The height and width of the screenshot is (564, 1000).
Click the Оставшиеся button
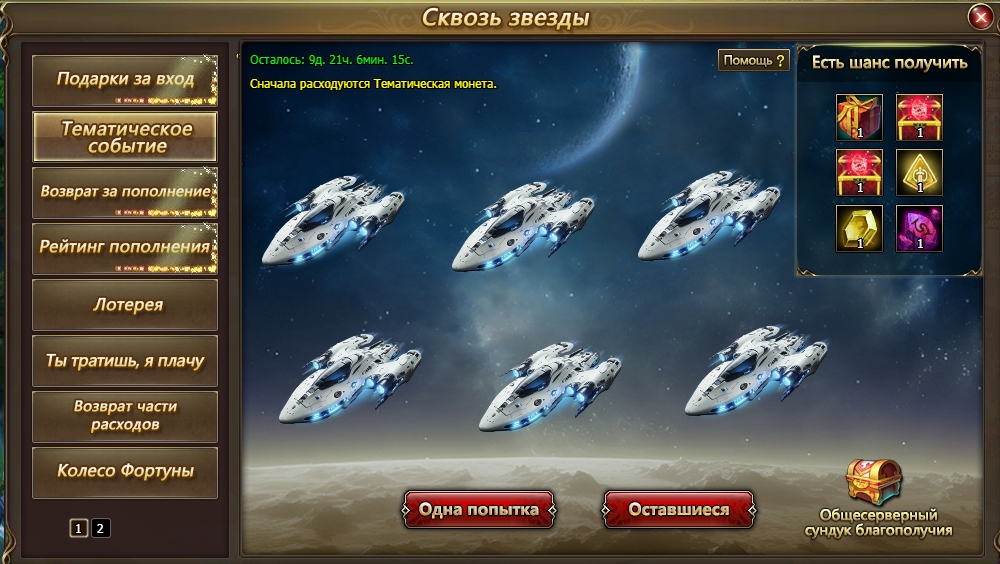click(678, 510)
